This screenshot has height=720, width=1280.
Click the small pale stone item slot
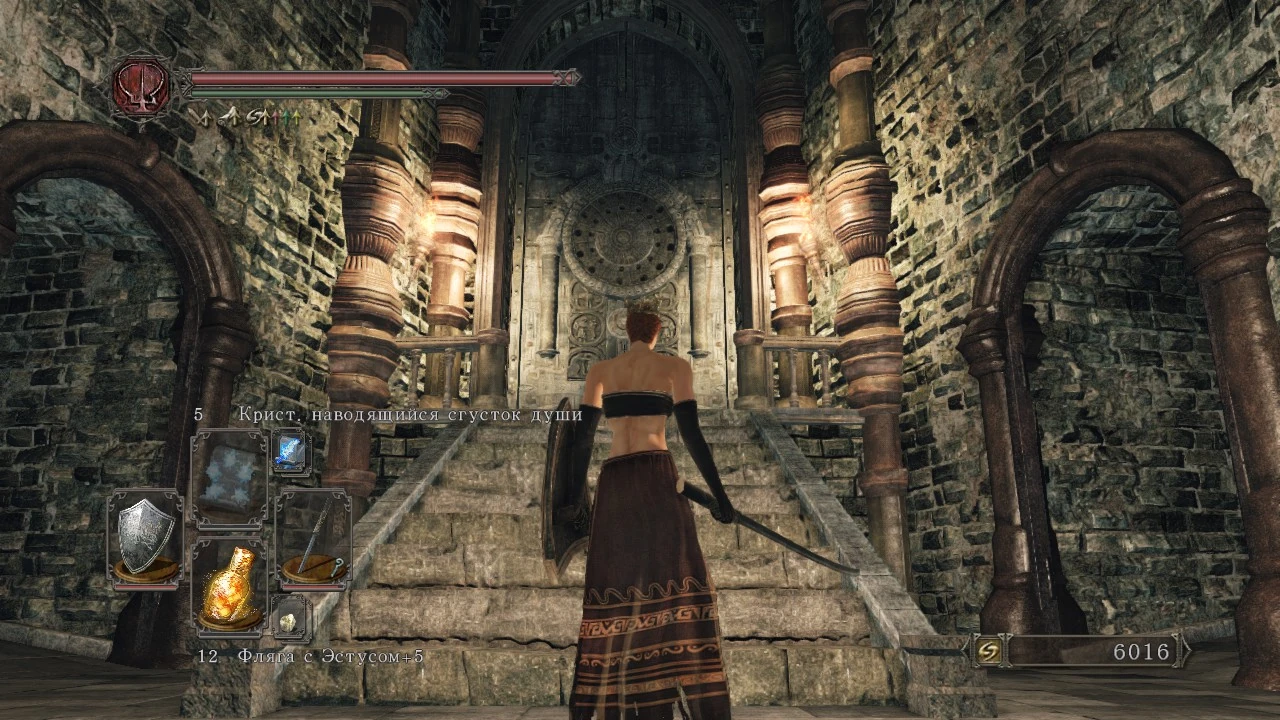291,617
